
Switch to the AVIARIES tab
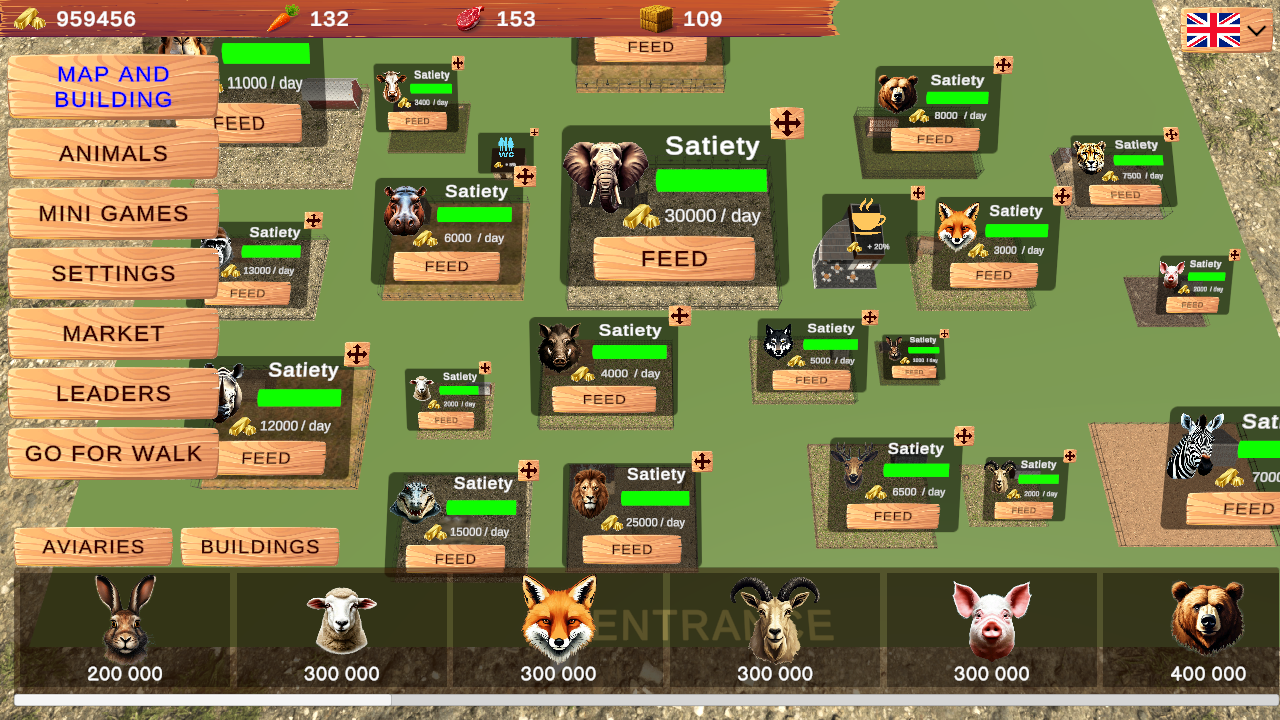click(93, 547)
